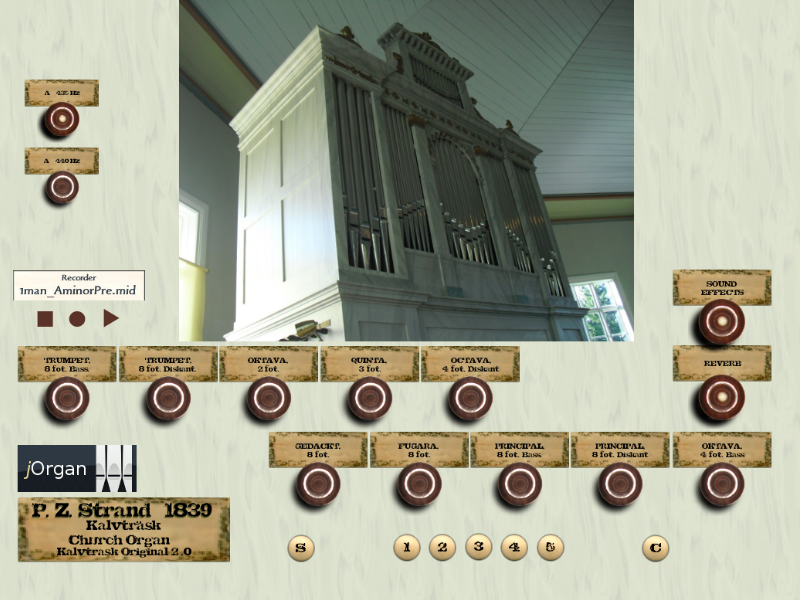Choose combination button 3

(479, 547)
